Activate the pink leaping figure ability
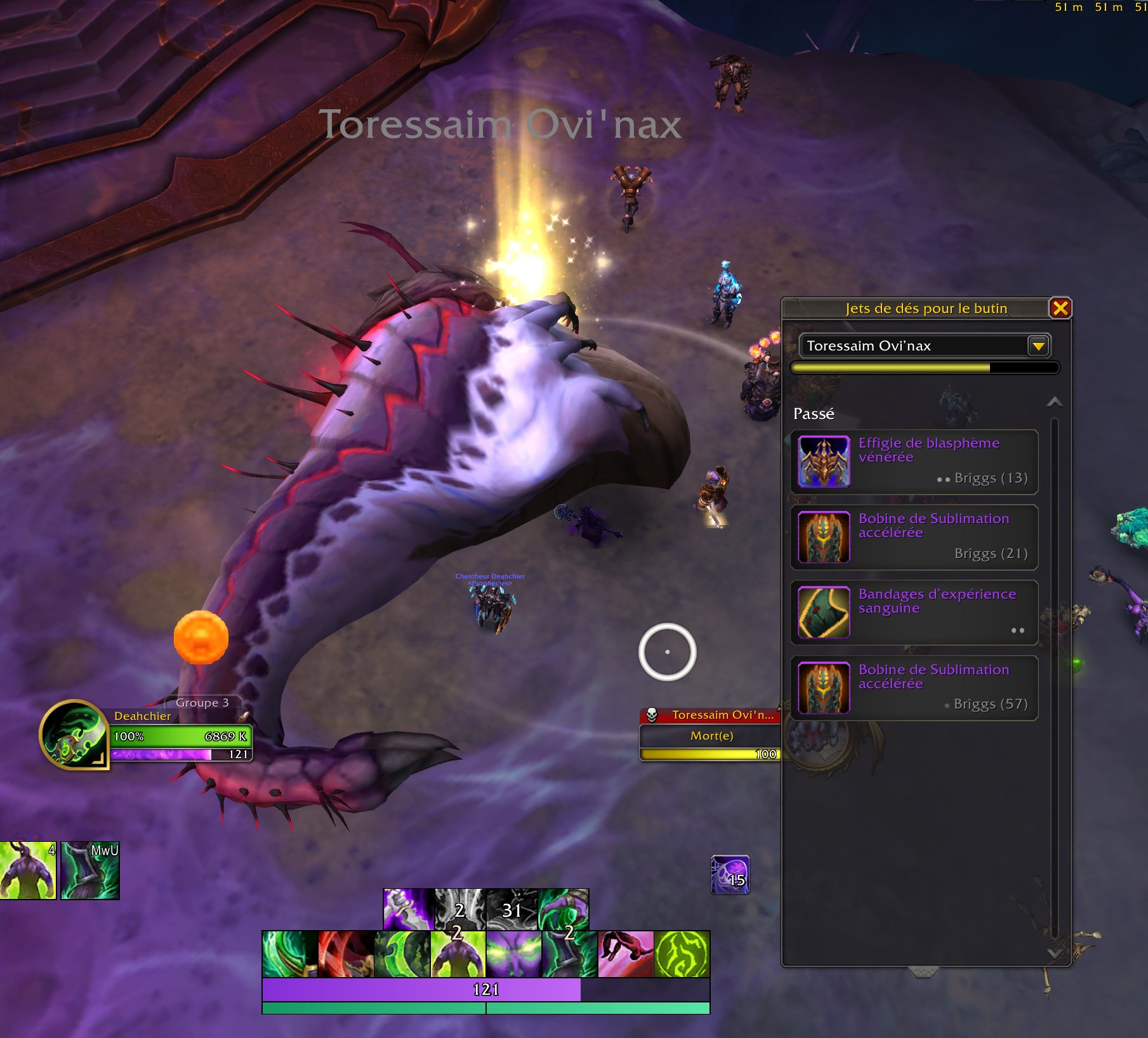Image resolution: width=1148 pixels, height=1038 pixels. pyautogui.click(x=625, y=954)
